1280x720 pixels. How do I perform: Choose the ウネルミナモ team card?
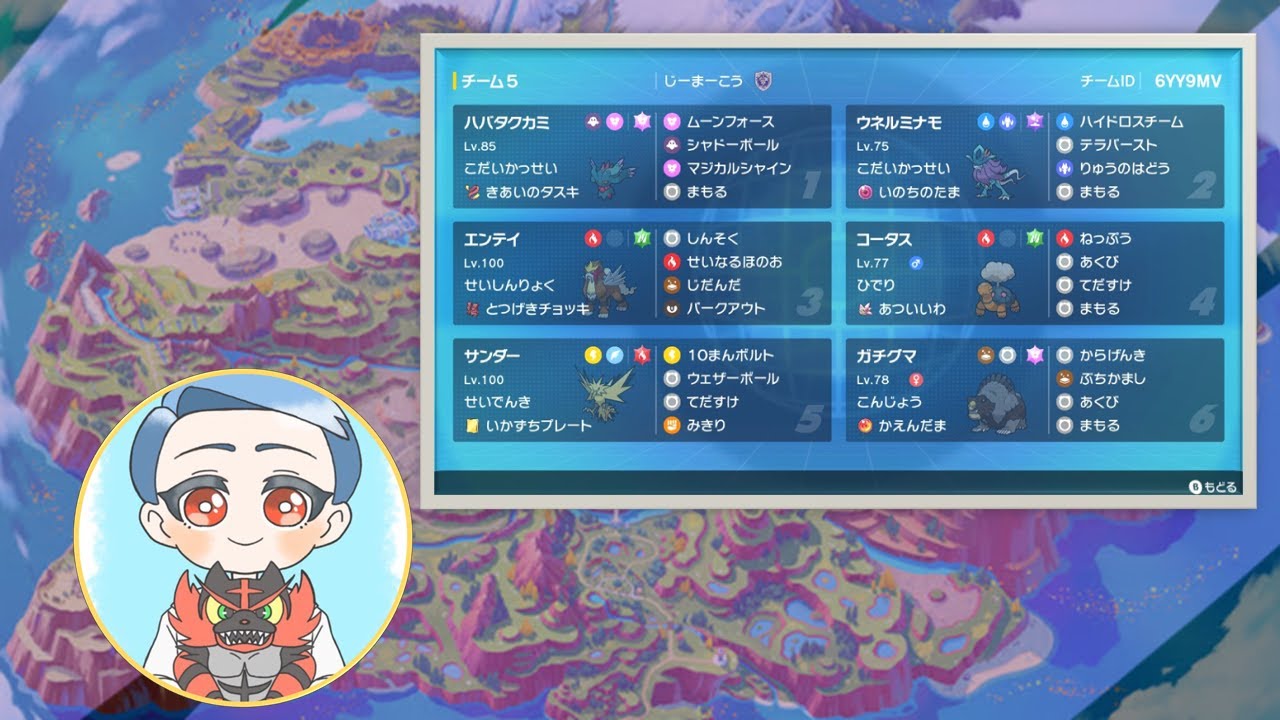pos(1034,156)
